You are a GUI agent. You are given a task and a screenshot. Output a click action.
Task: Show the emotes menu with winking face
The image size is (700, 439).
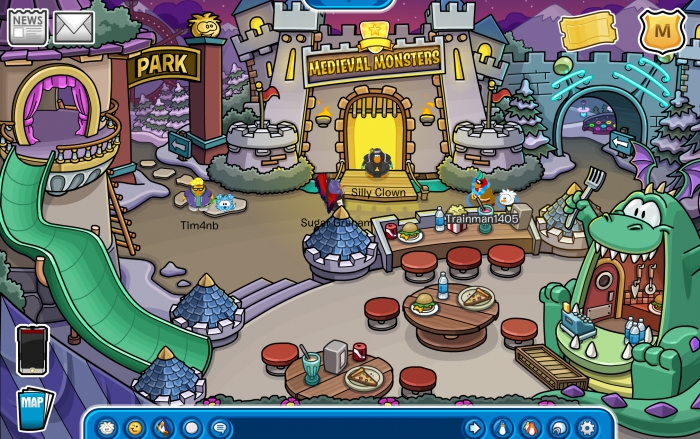[135, 427]
